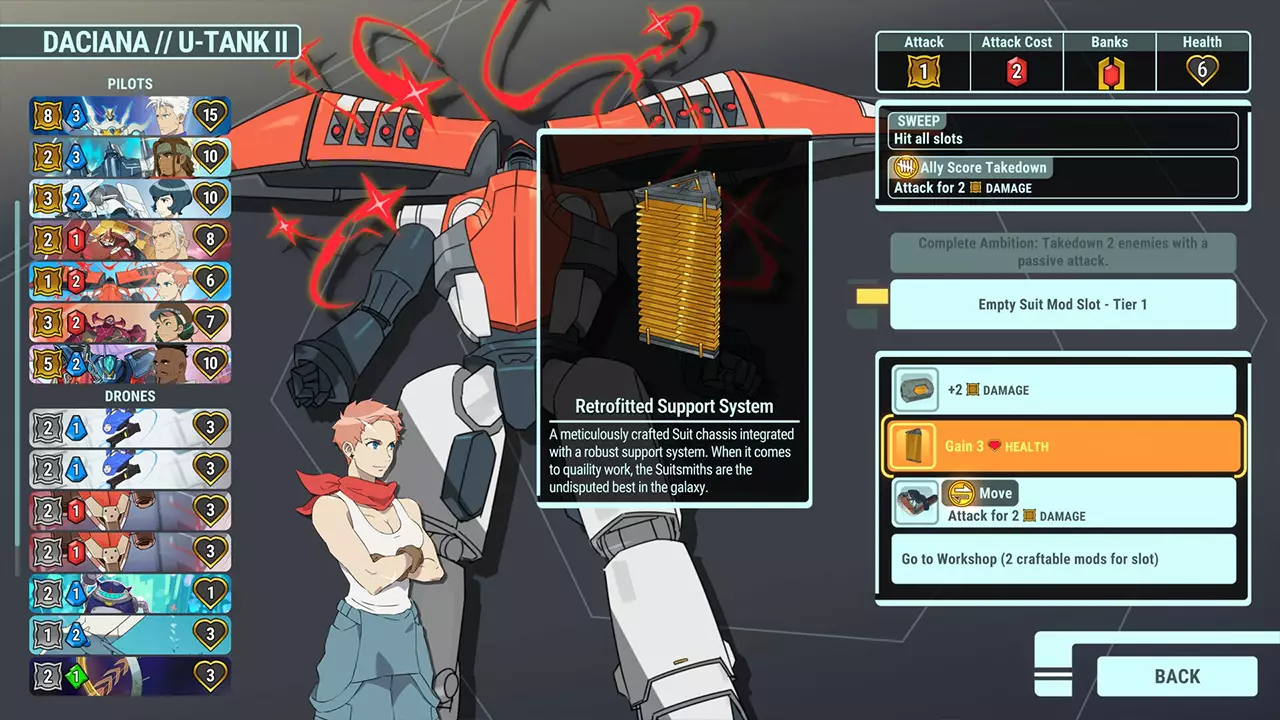The image size is (1280, 720).
Task: Open the Workshop for craftable mods
Action: tap(1063, 560)
